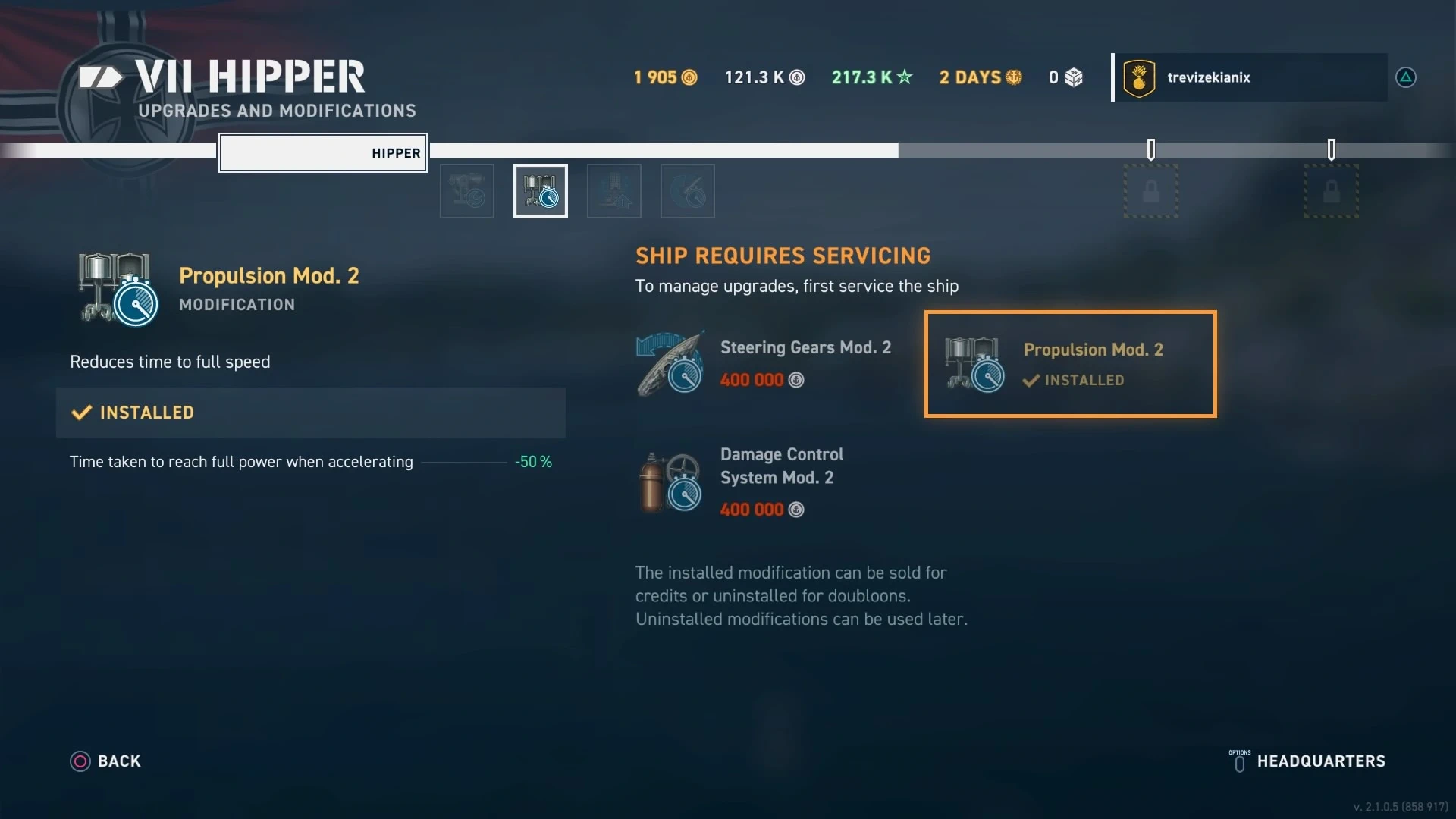Go back to the previous screen

tap(105, 761)
